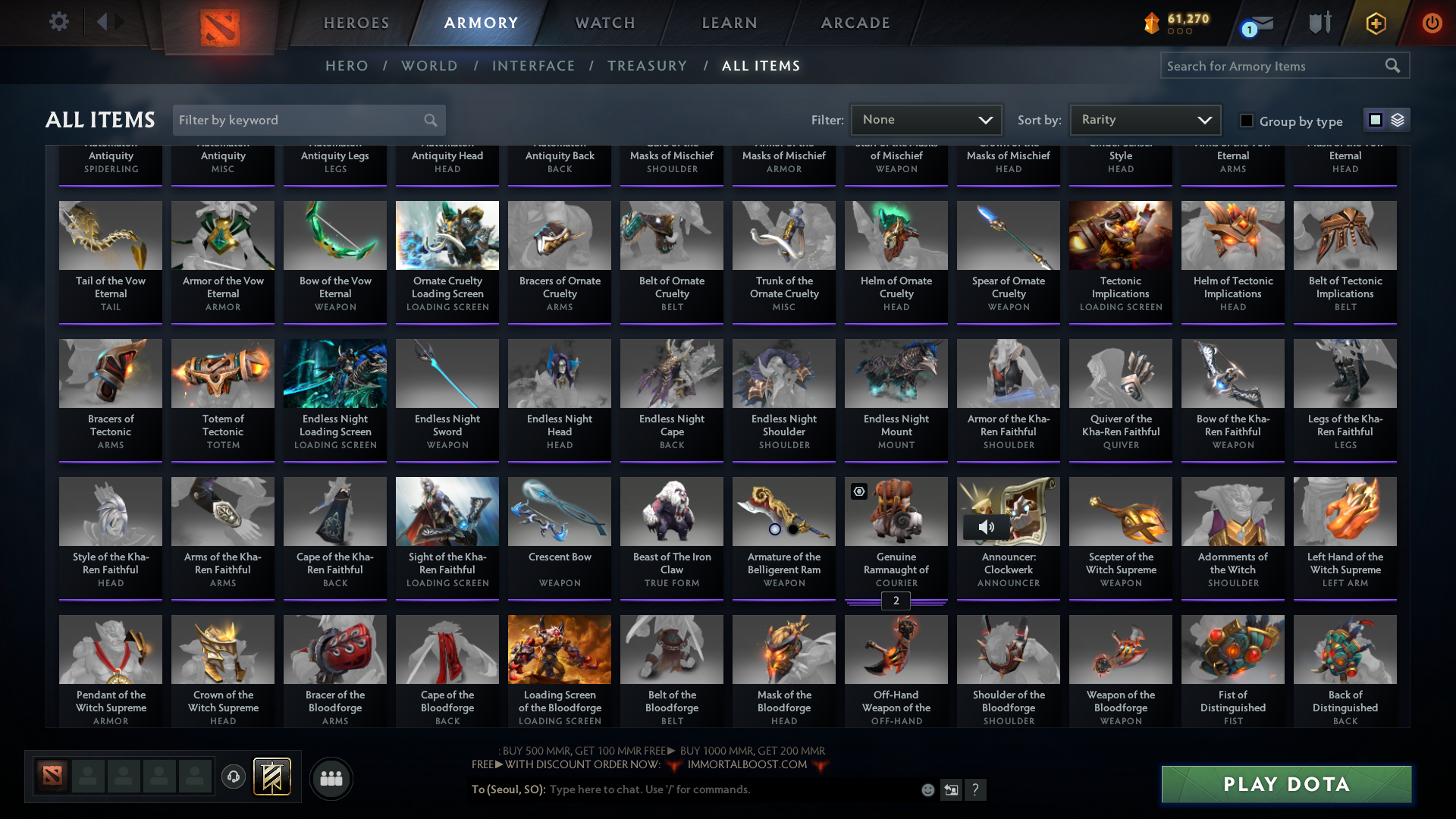Screen dimensions: 1456x819
Task: Open the Armory shield and sword icon
Action: point(1319,22)
